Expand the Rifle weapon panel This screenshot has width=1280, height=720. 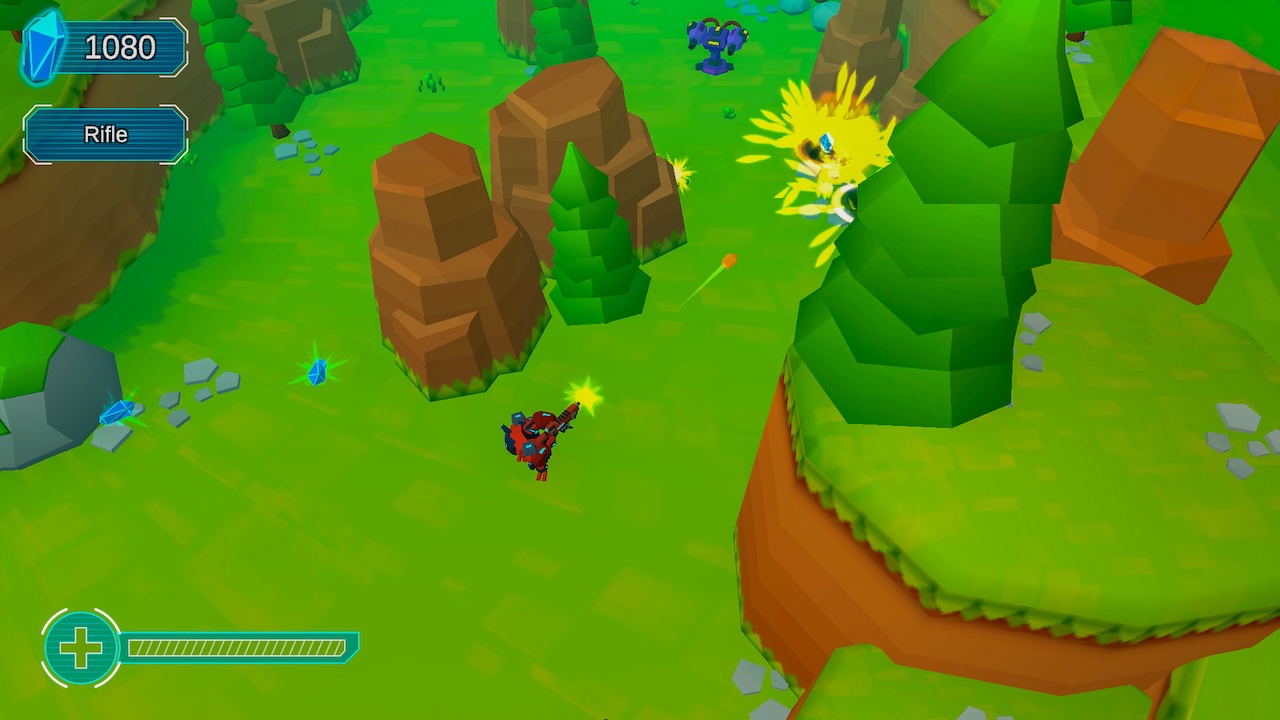tap(105, 134)
